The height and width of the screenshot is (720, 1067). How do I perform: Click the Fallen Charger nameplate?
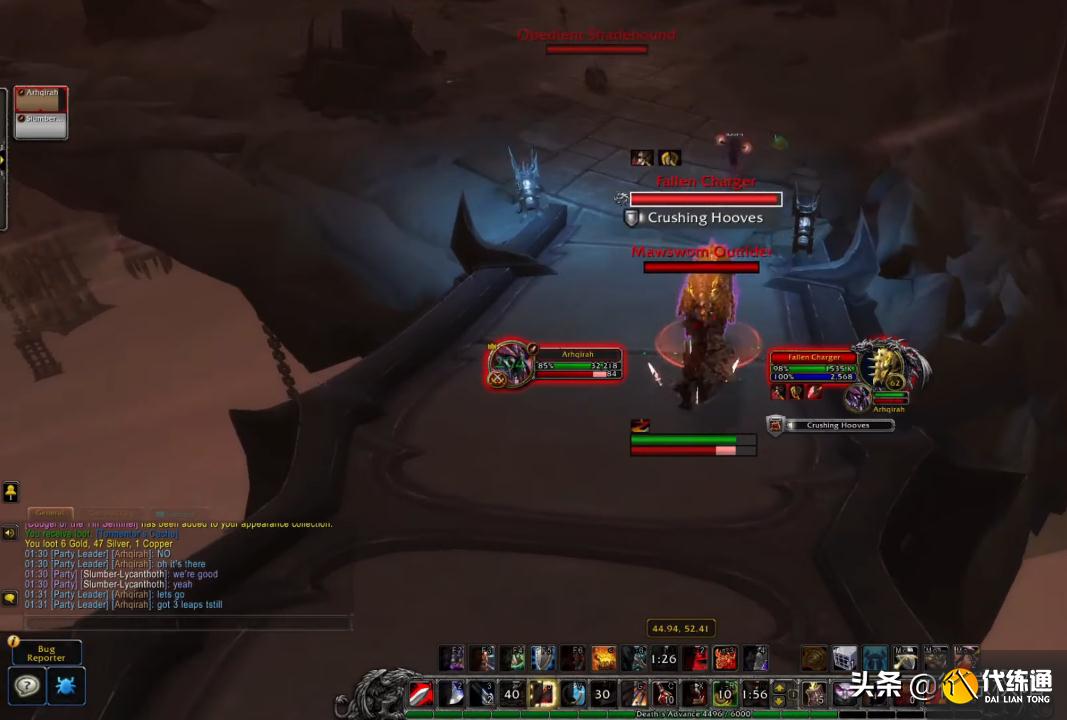pos(706,200)
